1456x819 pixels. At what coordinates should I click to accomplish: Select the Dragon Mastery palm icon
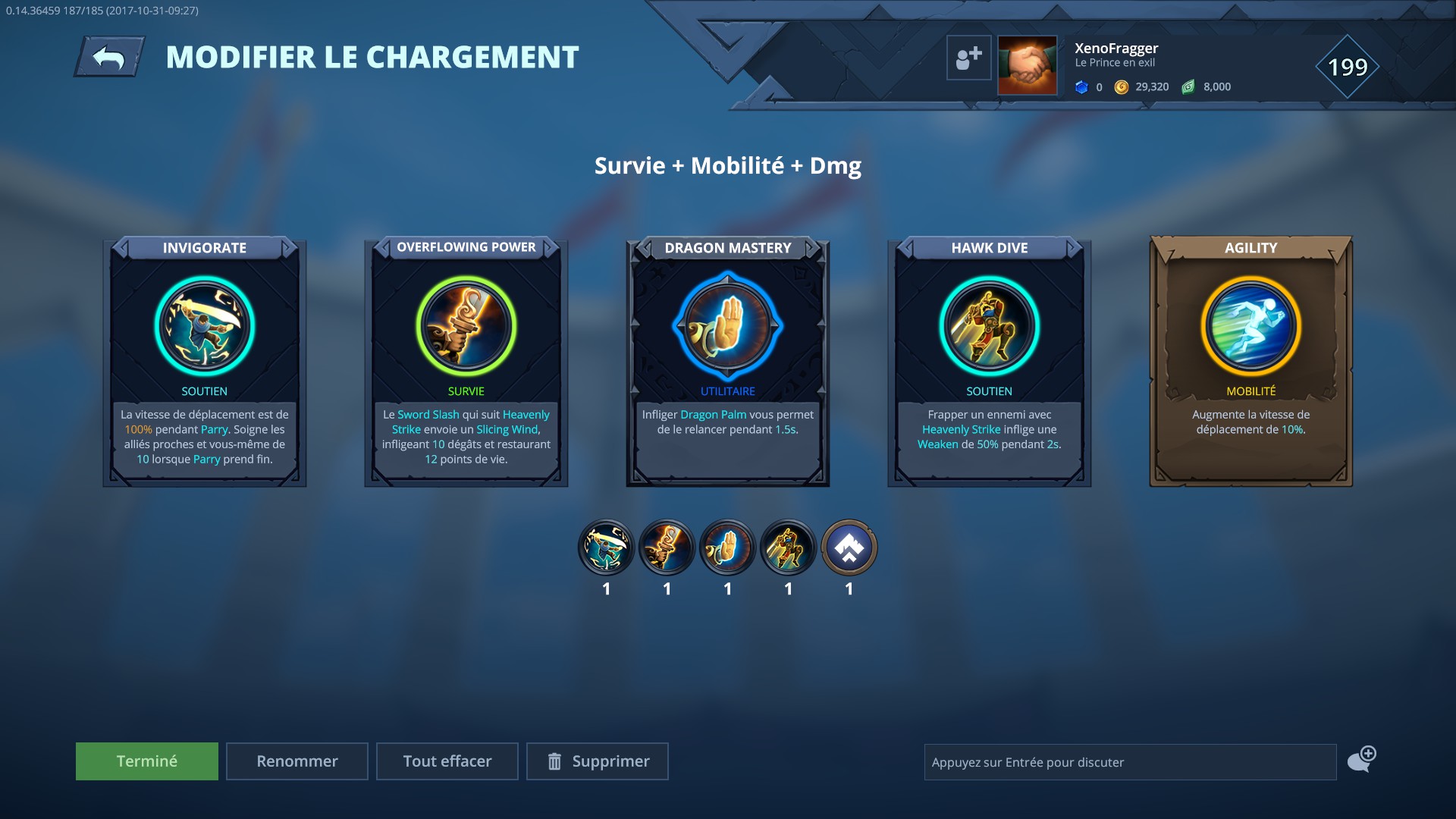[727, 325]
